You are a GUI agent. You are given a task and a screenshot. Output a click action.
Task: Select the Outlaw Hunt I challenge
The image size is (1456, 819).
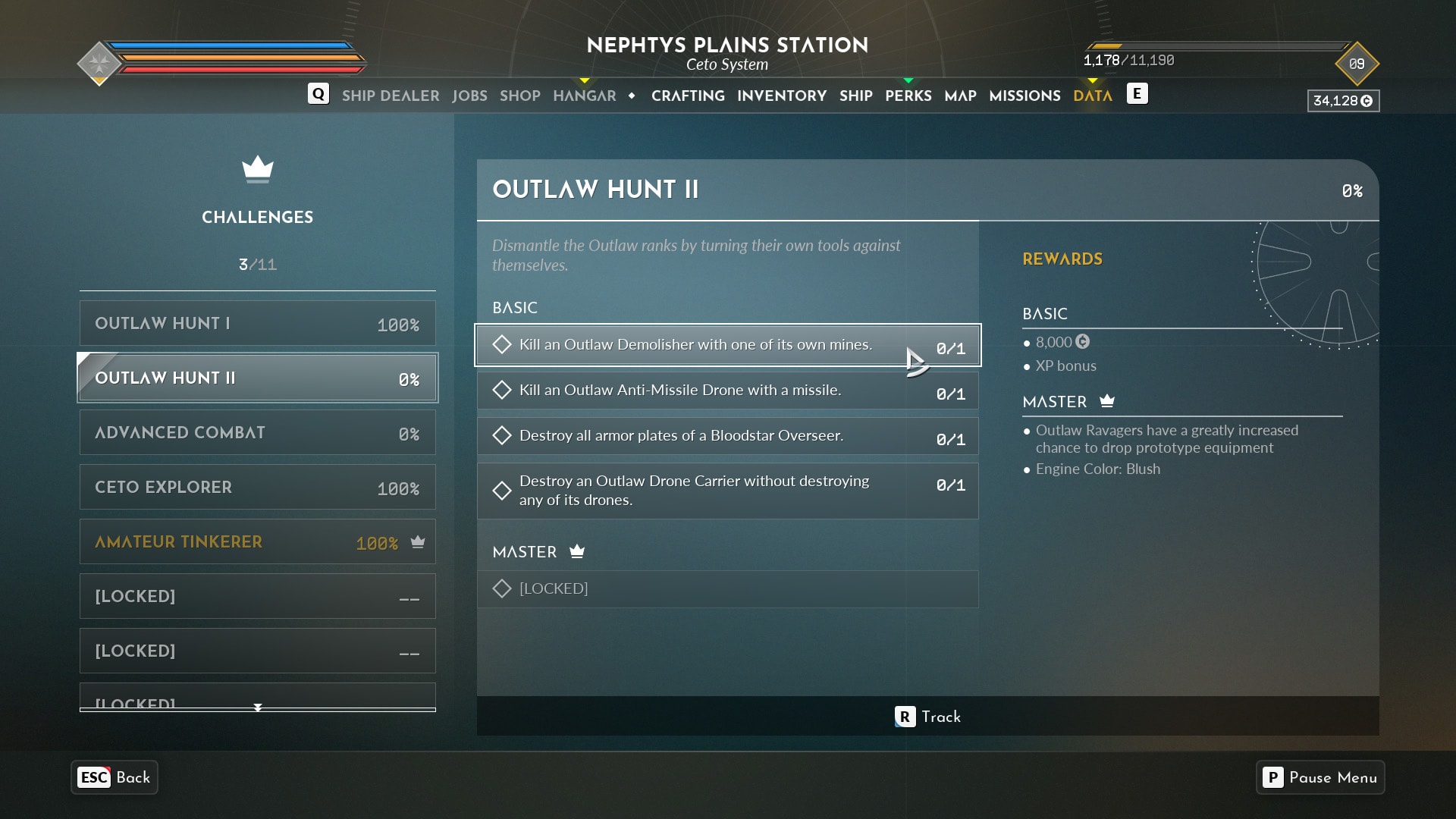point(257,324)
